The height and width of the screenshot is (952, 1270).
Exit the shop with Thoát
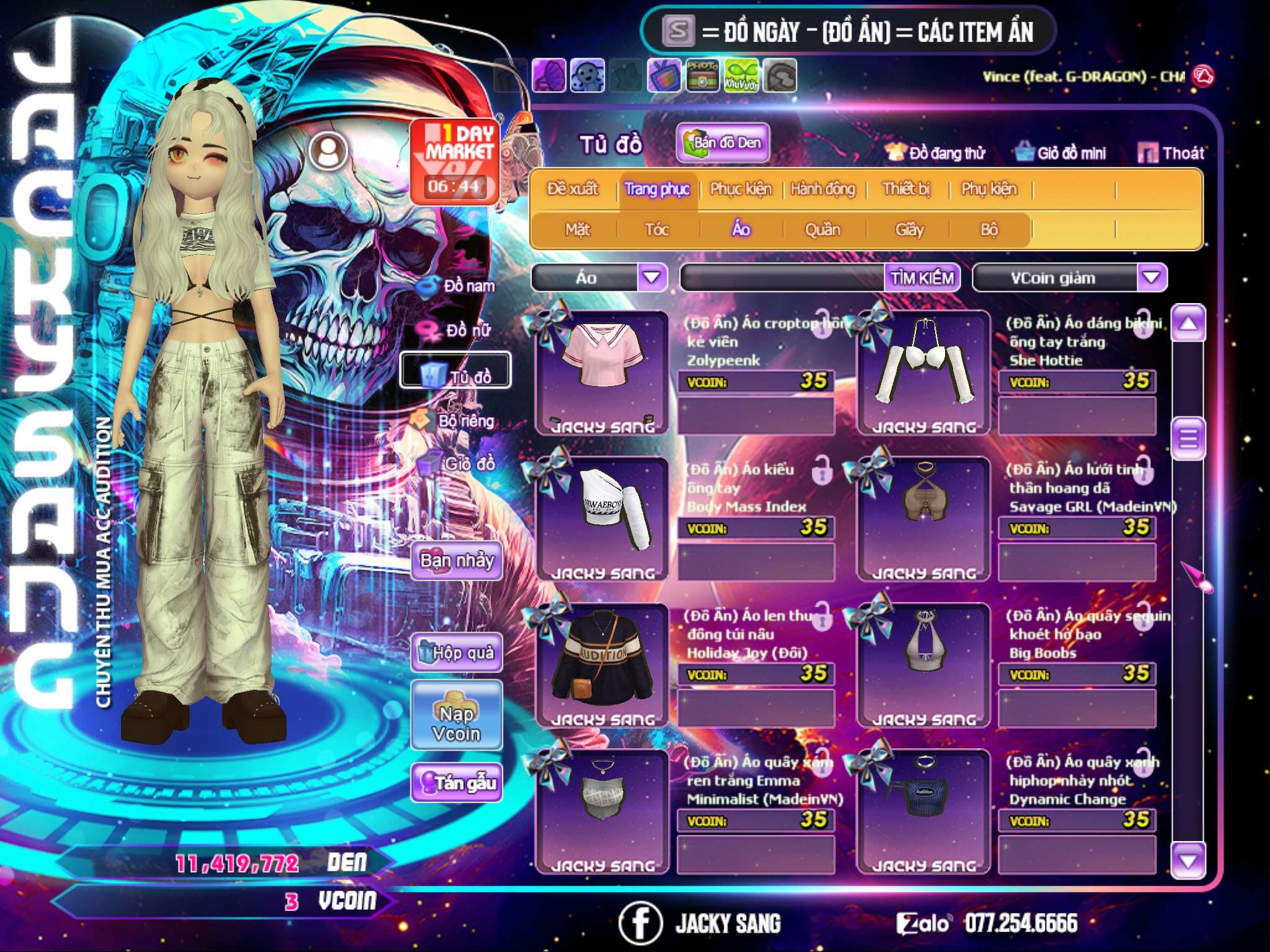1171,153
